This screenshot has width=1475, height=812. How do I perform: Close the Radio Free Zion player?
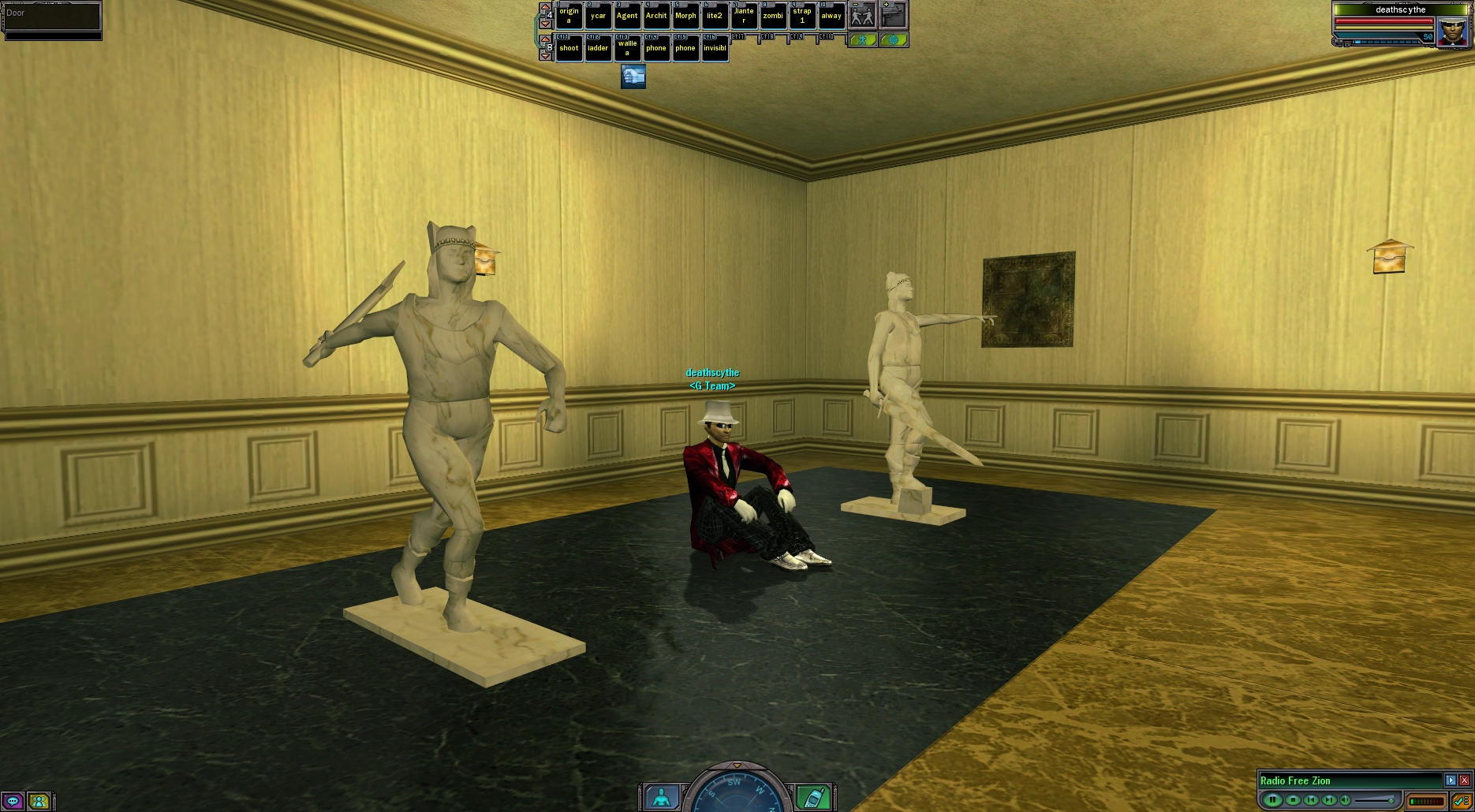click(1464, 780)
